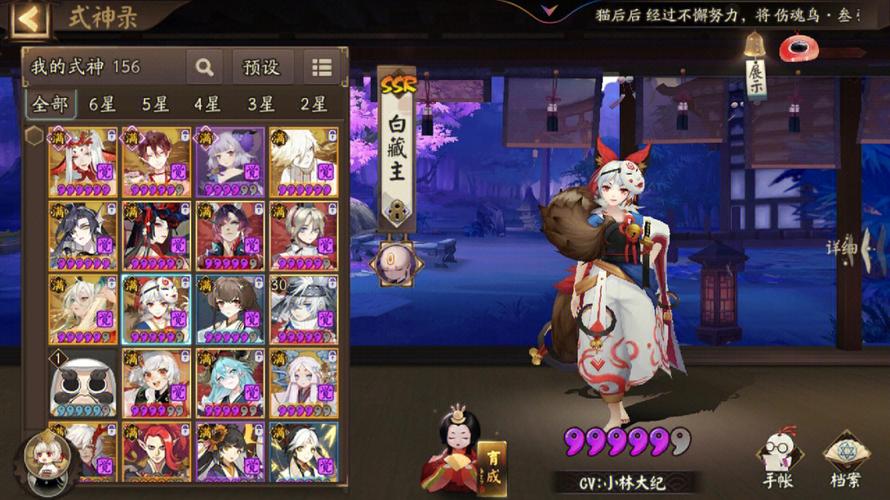Expand the 详细 details arrow
Viewport: 890px width, 500px height.
[847, 247]
